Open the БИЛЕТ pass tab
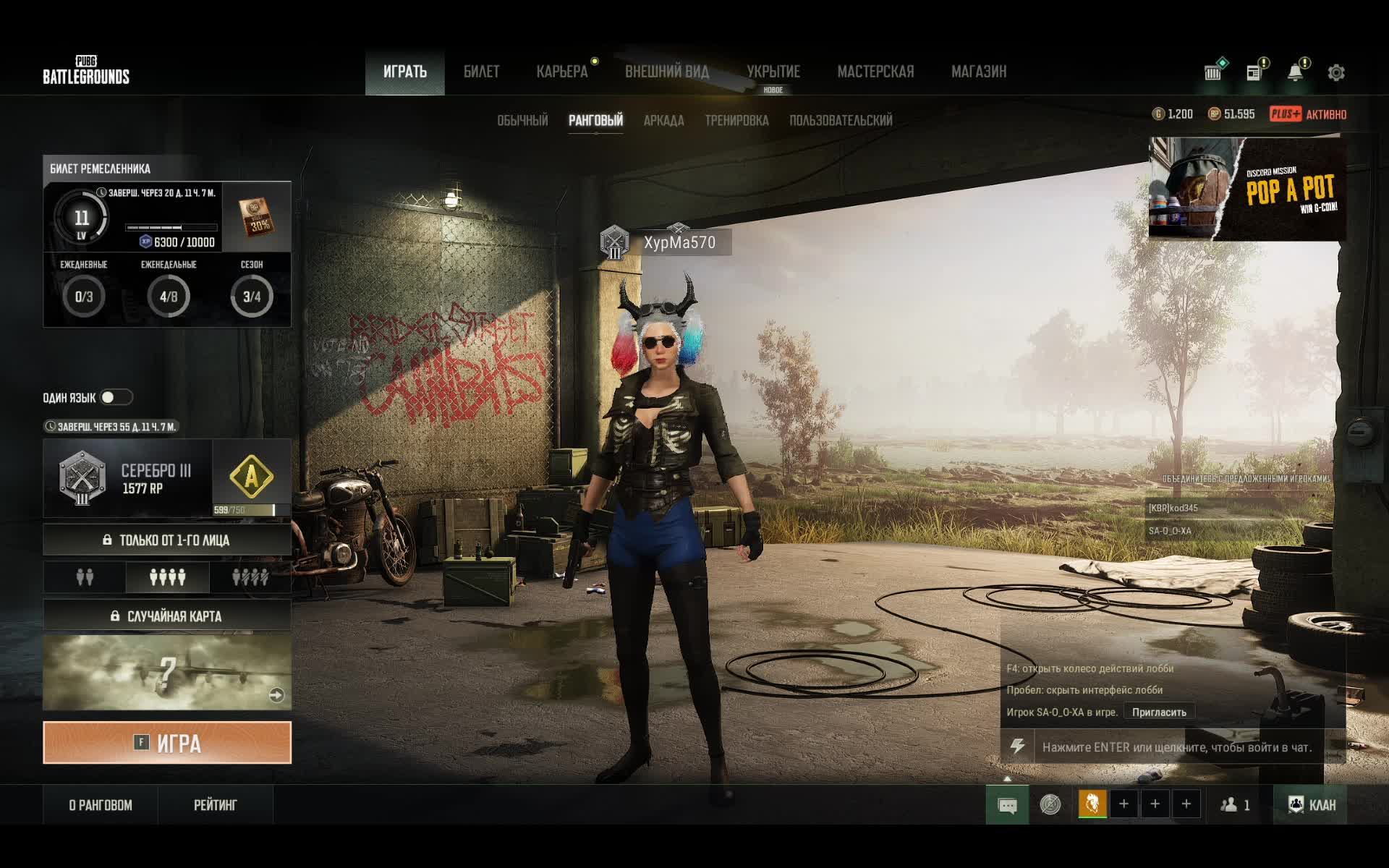The height and width of the screenshot is (868, 1389). point(481,72)
